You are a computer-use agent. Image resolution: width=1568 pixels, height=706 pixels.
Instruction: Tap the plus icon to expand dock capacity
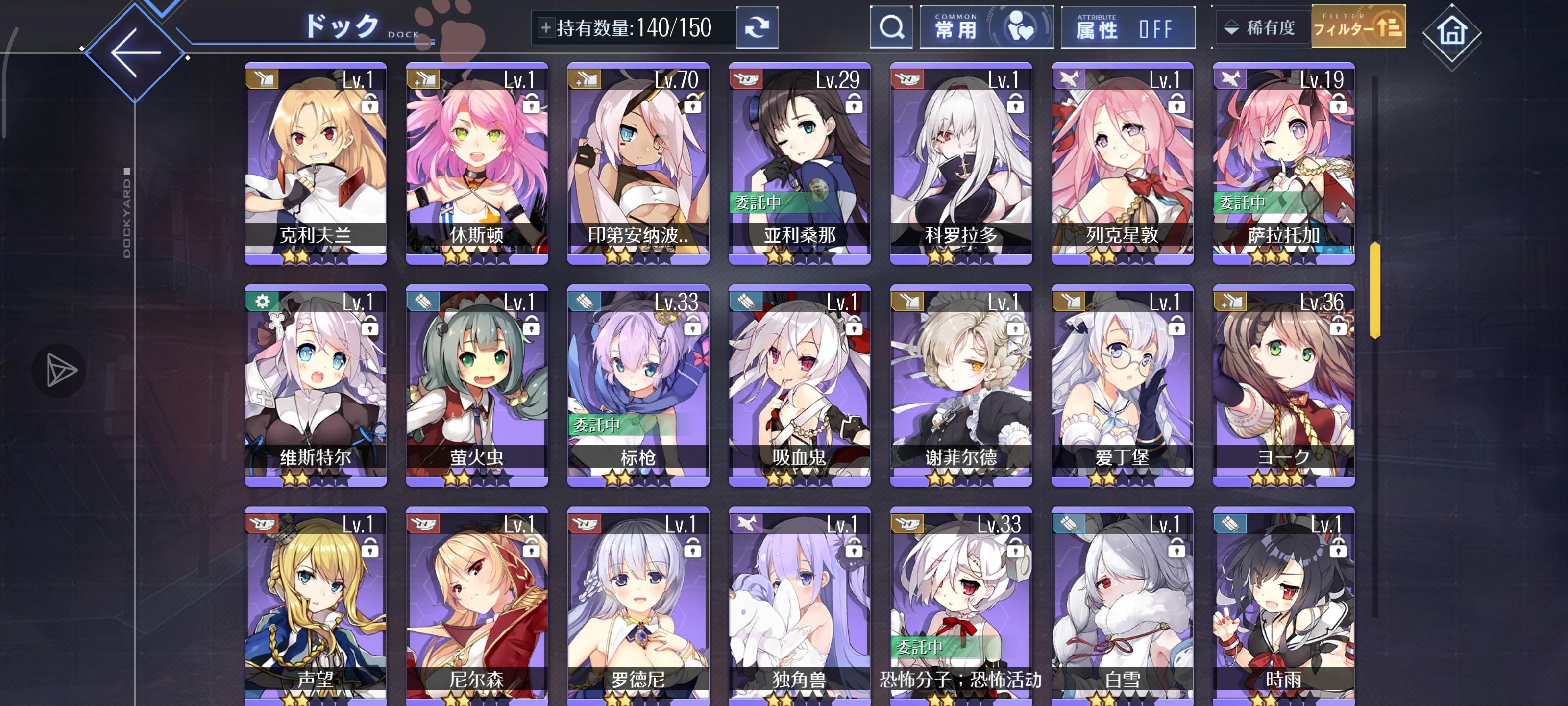click(x=547, y=27)
